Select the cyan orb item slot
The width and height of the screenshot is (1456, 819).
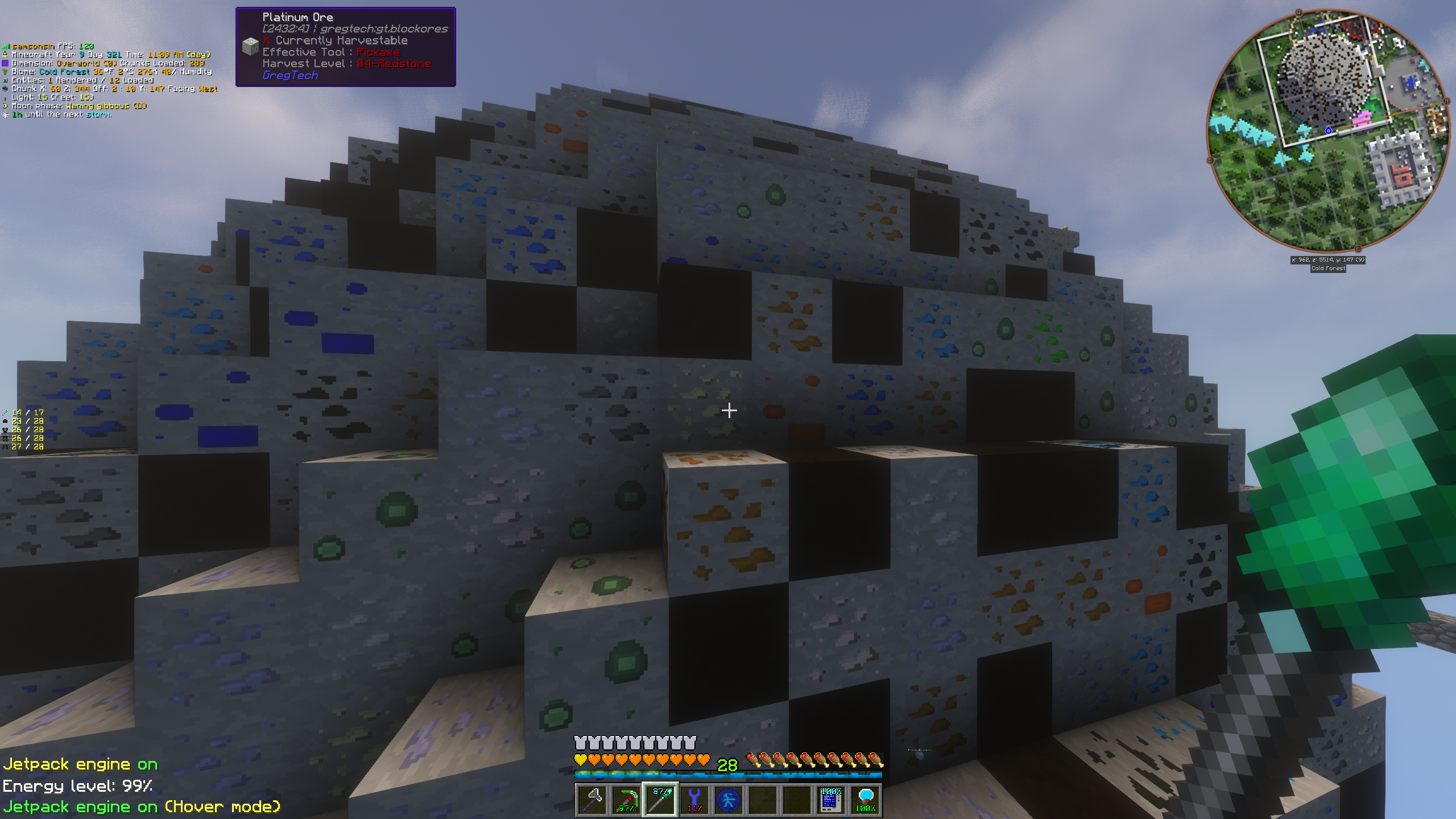point(865,800)
